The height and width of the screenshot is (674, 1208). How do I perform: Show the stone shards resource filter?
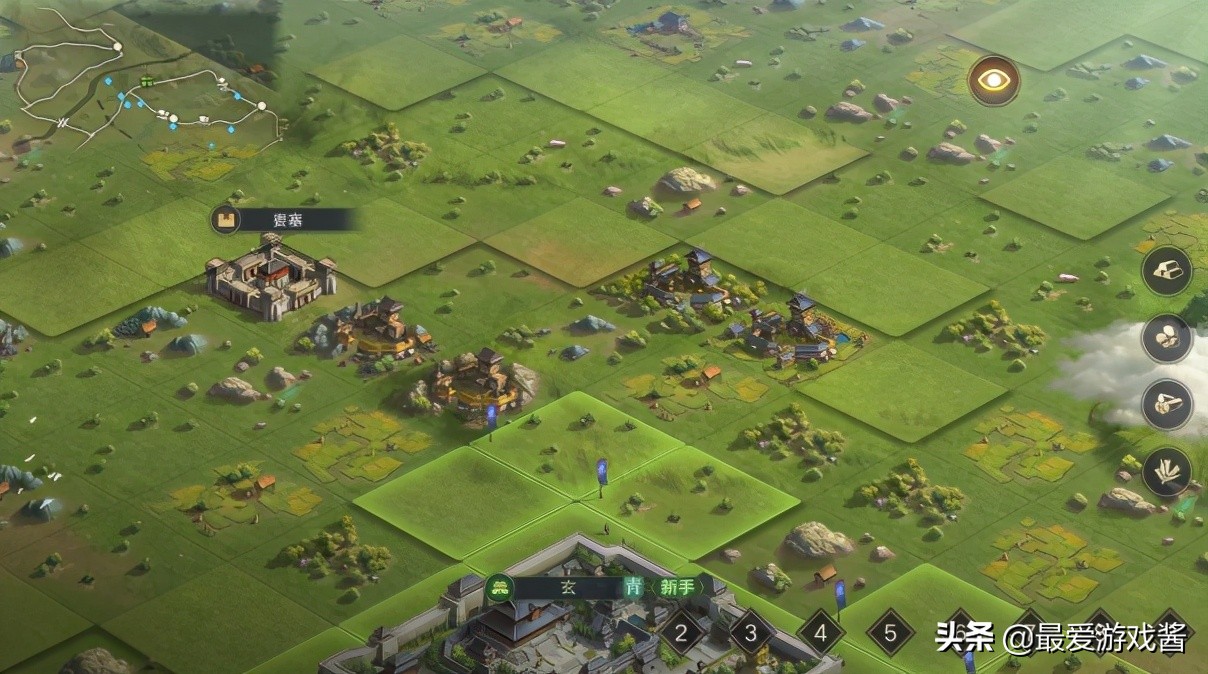1167,472
